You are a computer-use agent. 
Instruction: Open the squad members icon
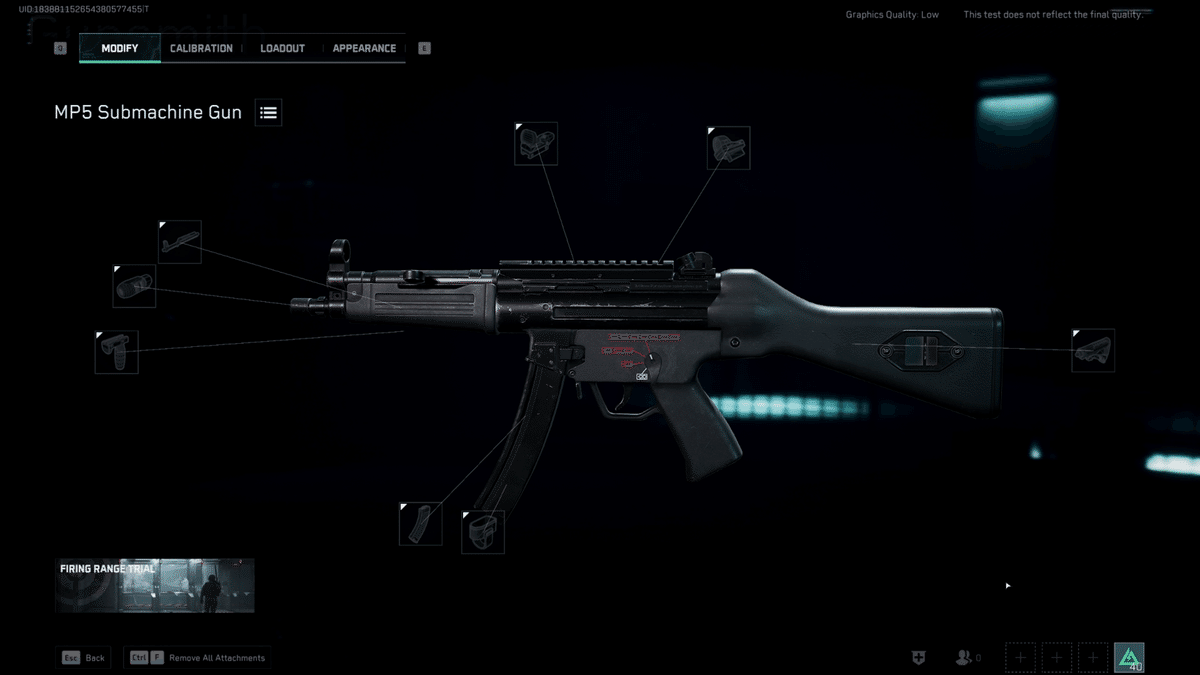coord(963,657)
